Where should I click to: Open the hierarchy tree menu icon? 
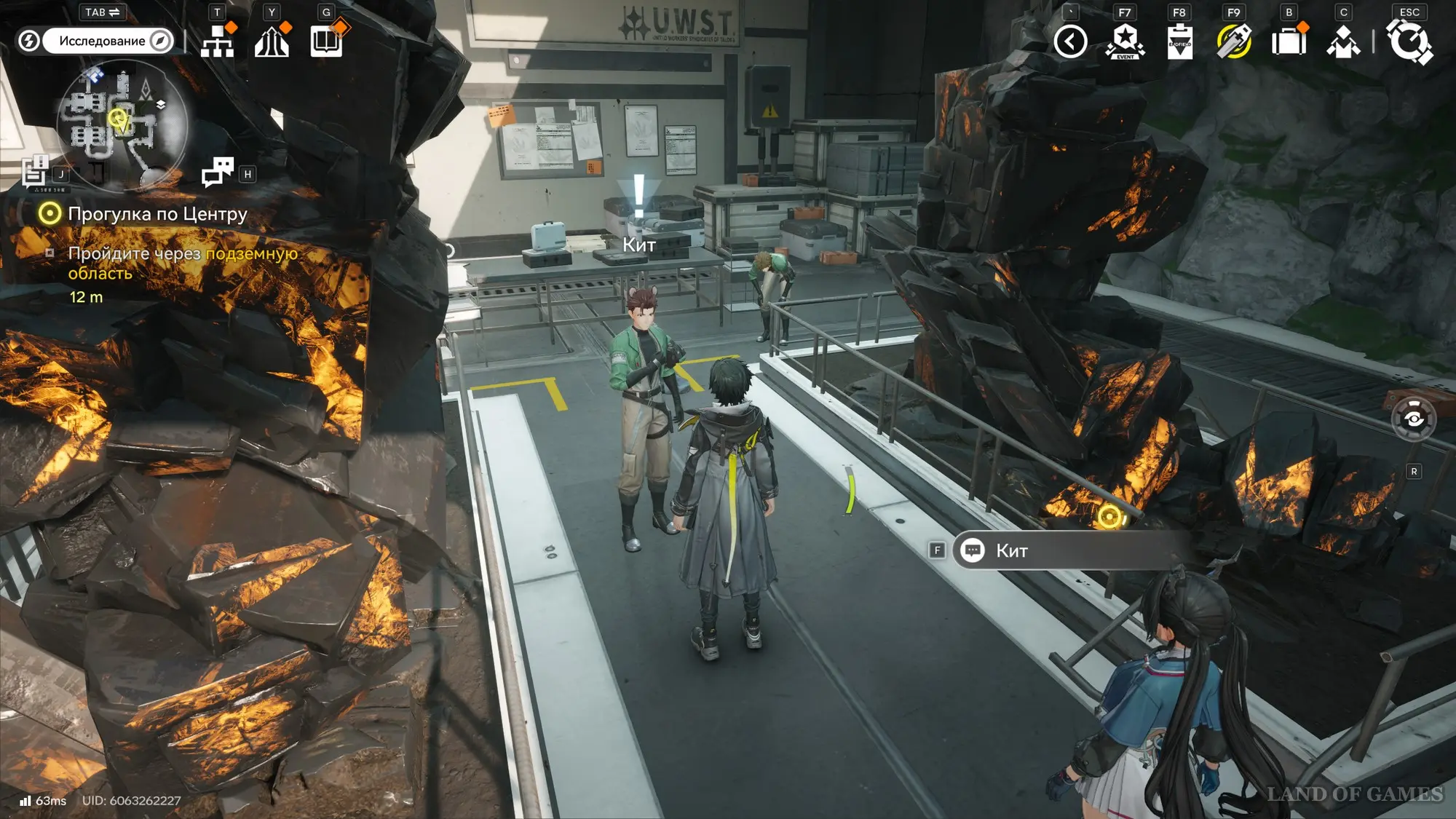(218, 41)
